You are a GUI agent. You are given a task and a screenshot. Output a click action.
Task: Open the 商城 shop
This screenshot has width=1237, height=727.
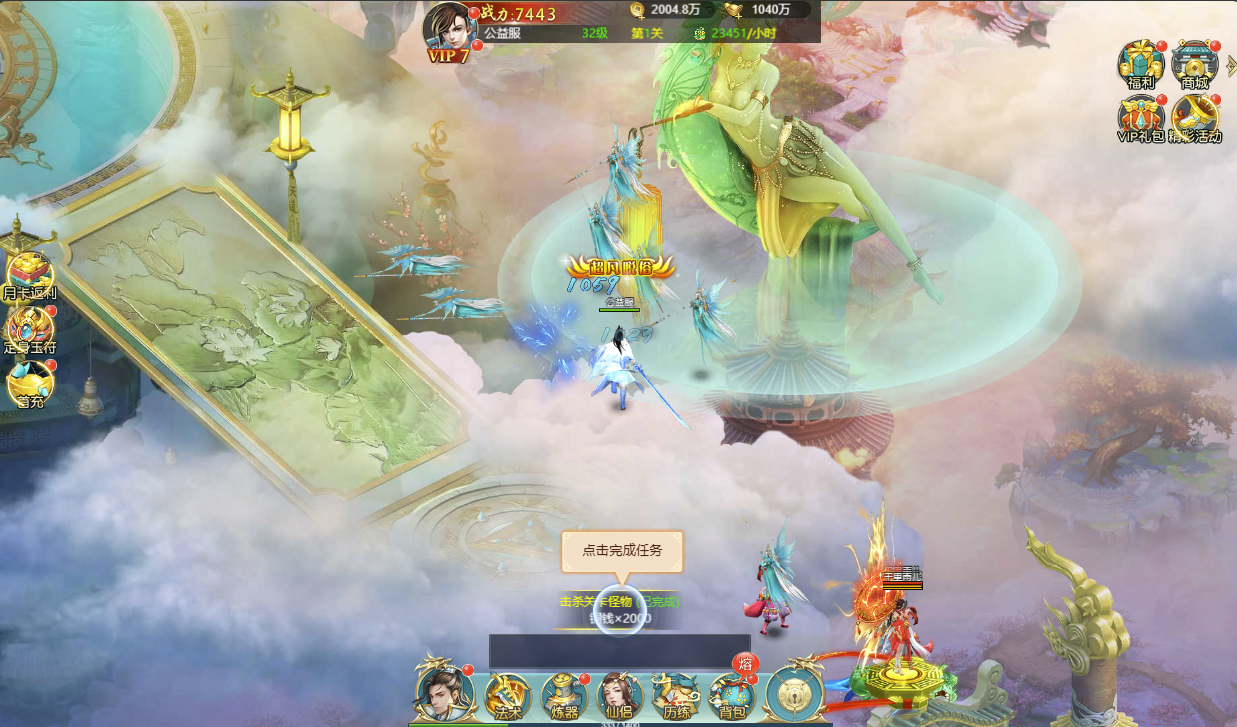coord(1194,66)
